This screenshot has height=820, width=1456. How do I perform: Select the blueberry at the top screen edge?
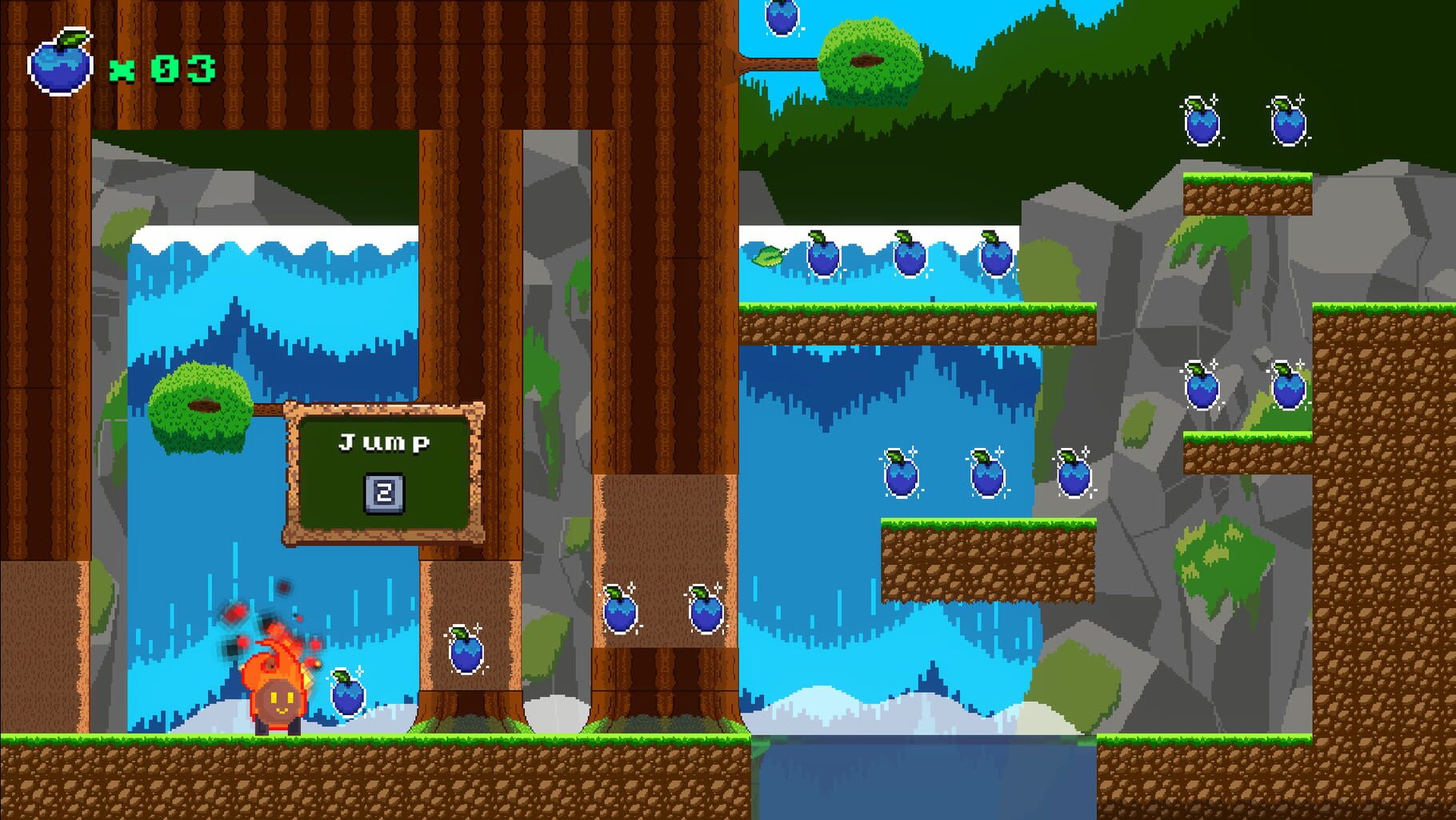pos(780,18)
